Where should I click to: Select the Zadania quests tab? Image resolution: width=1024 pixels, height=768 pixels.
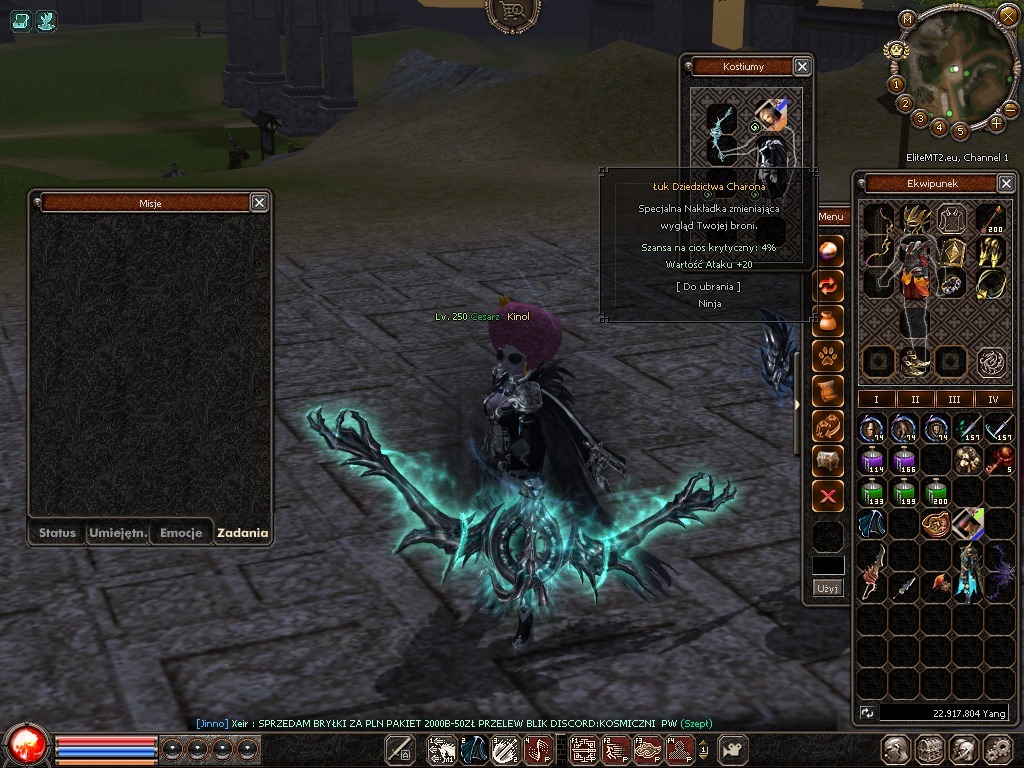click(x=242, y=533)
